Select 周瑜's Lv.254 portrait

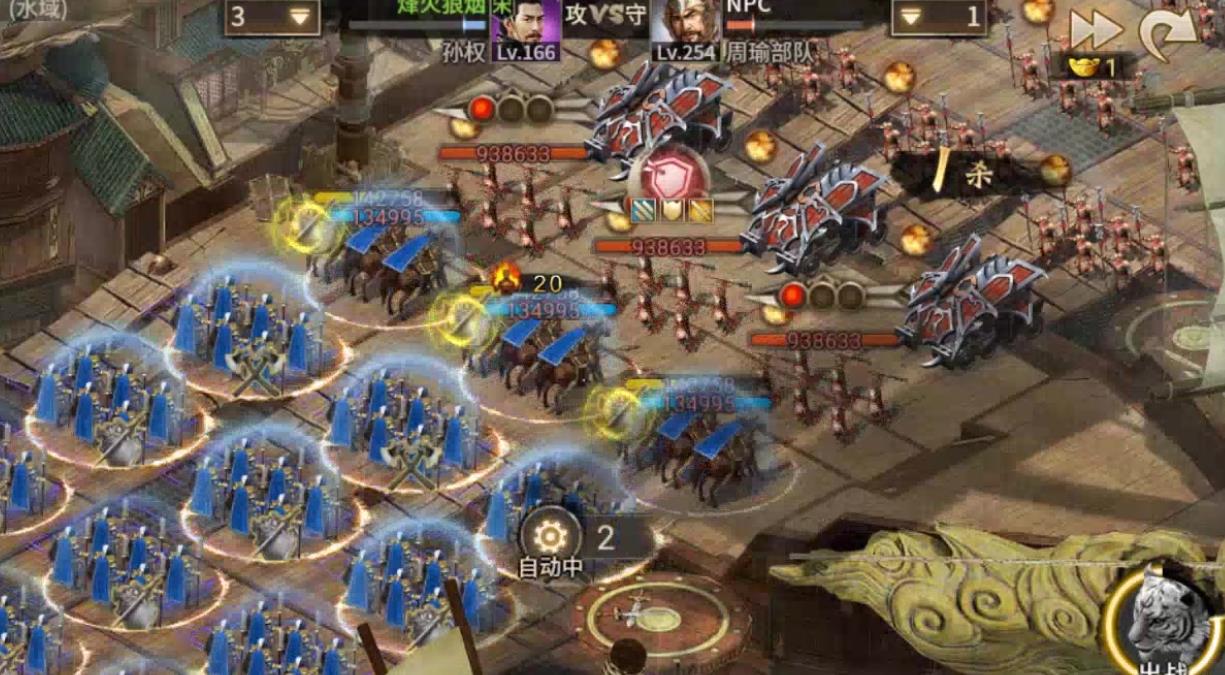tap(685, 30)
